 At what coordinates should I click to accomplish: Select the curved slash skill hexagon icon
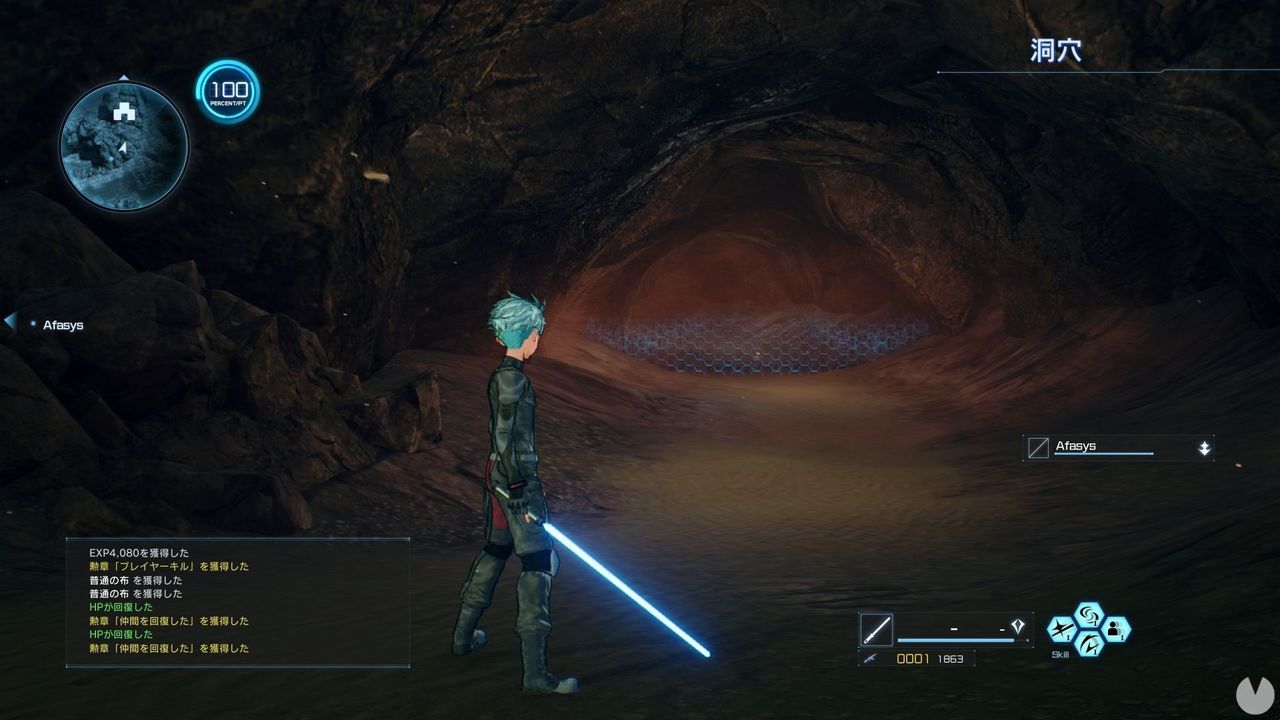[x=1089, y=645]
